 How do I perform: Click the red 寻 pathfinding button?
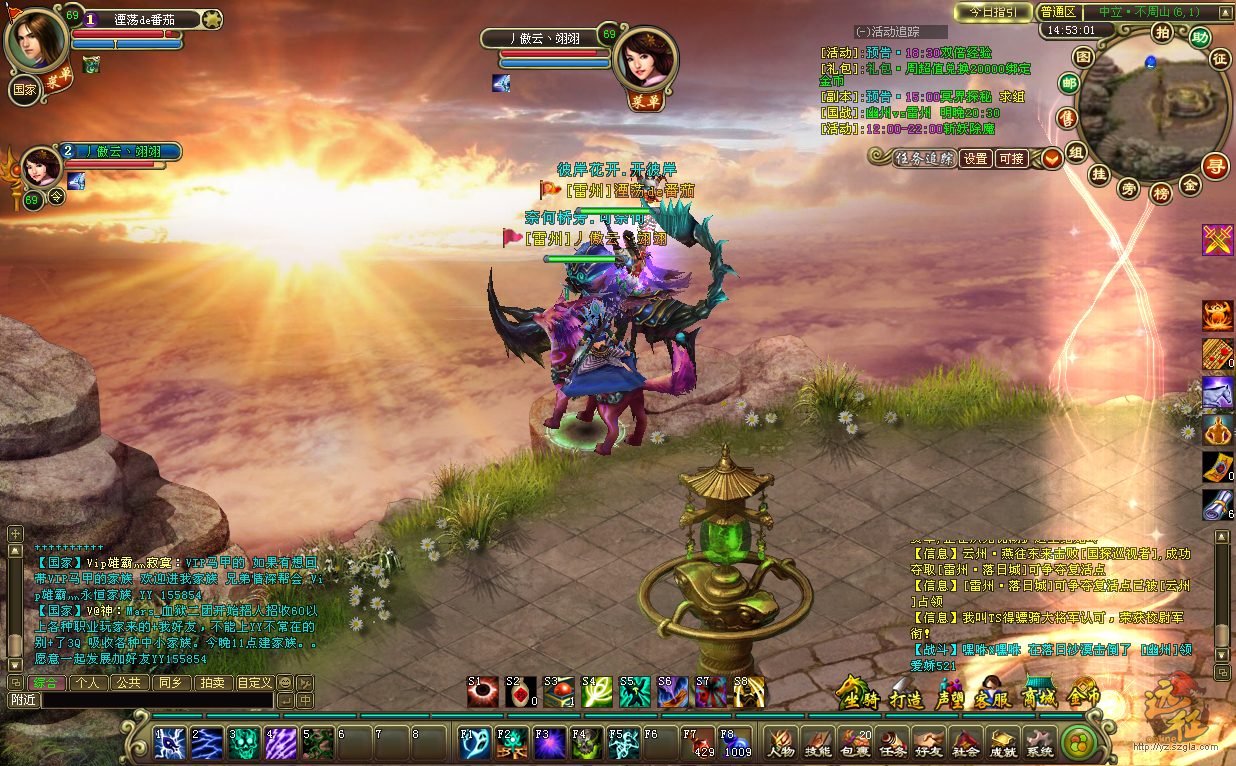1215,164
